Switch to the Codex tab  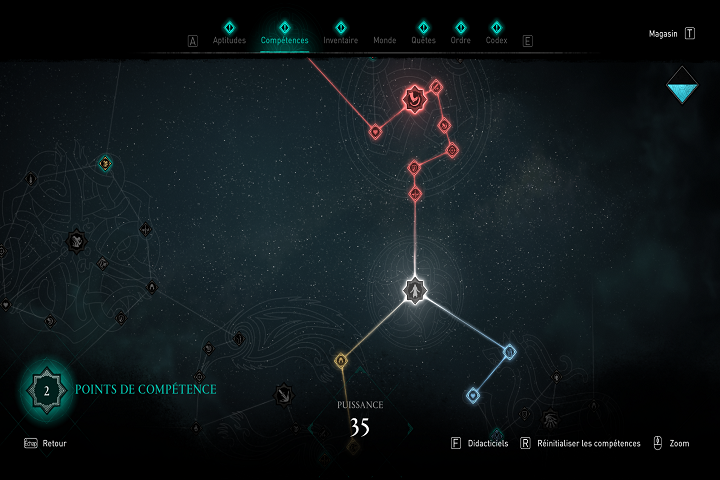[x=496, y=41]
